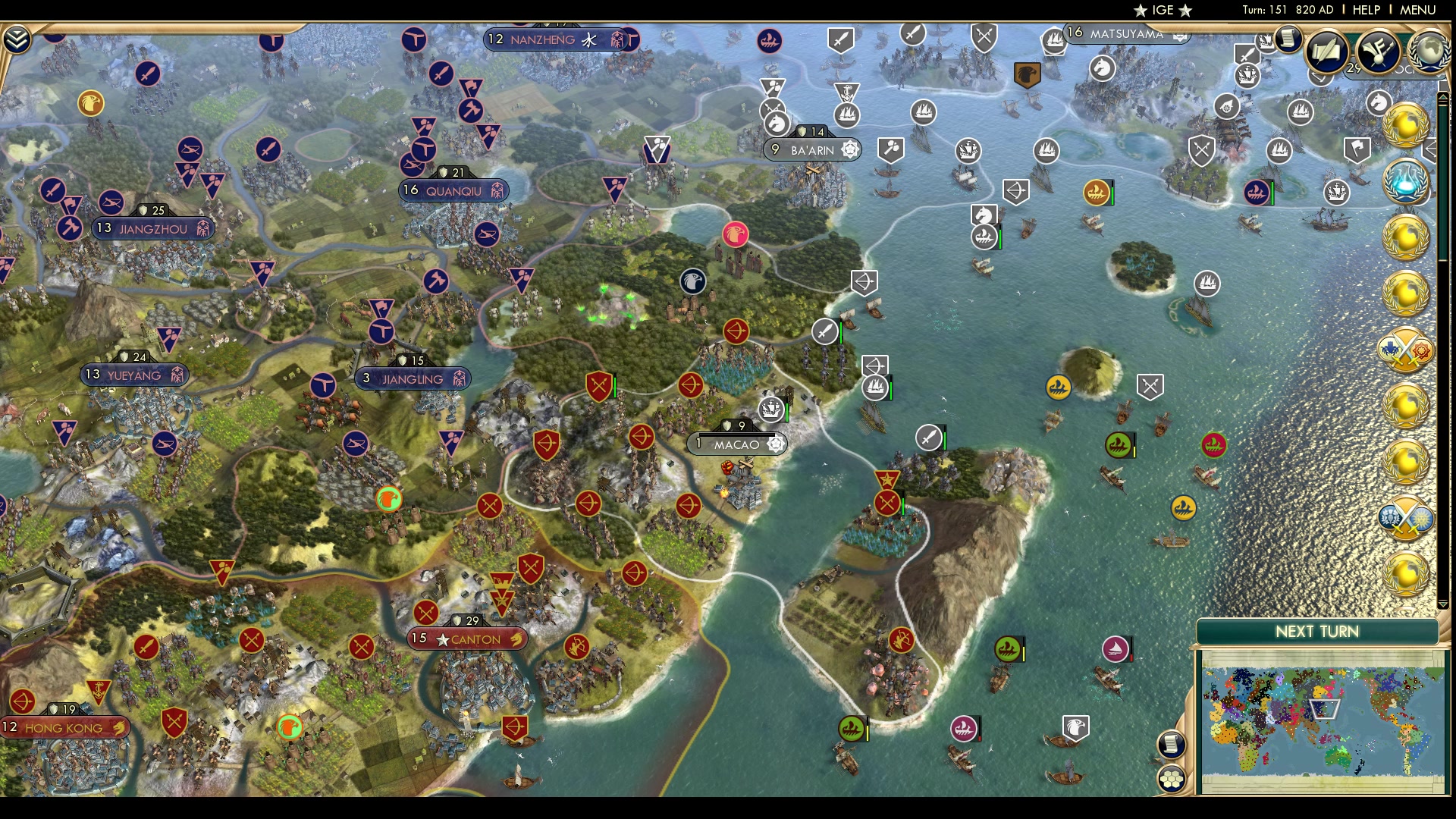Click HELP in the top bar
Image resolution: width=1456 pixels, height=819 pixels.
tap(1365, 11)
